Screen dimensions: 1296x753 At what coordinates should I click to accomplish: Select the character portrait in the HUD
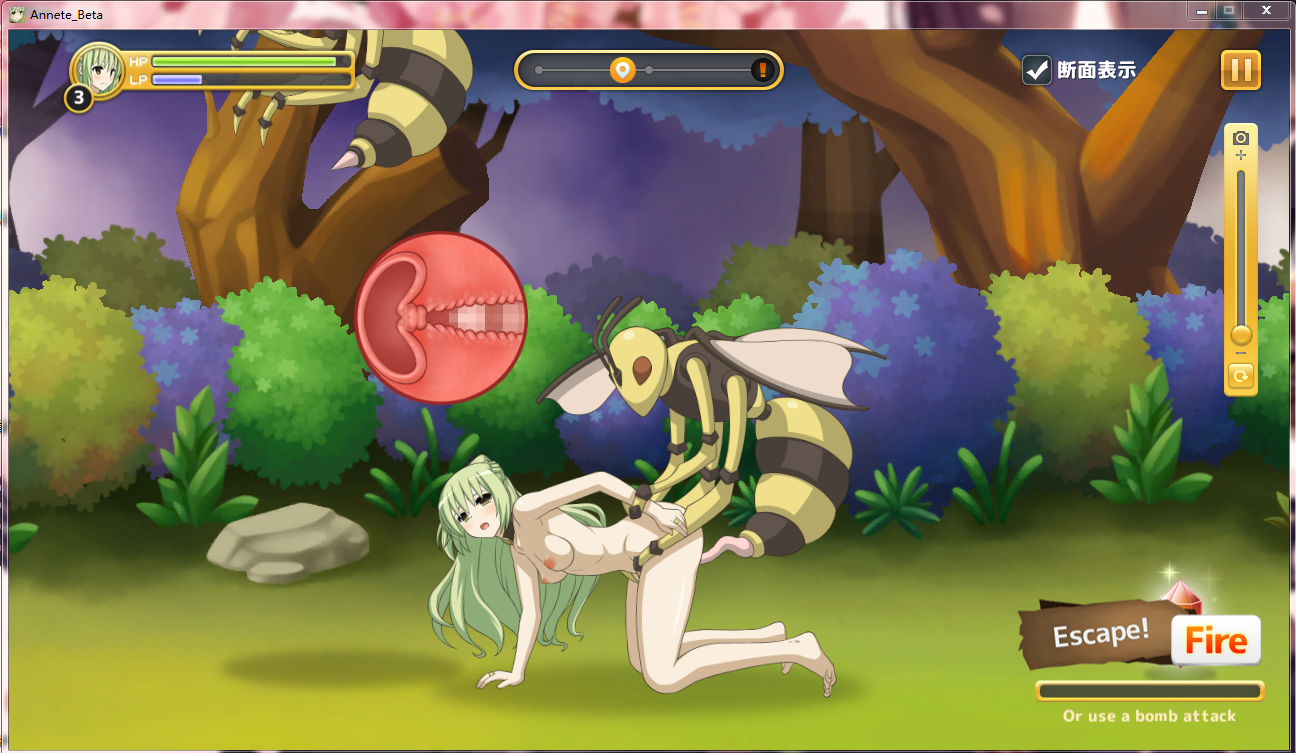coord(98,68)
